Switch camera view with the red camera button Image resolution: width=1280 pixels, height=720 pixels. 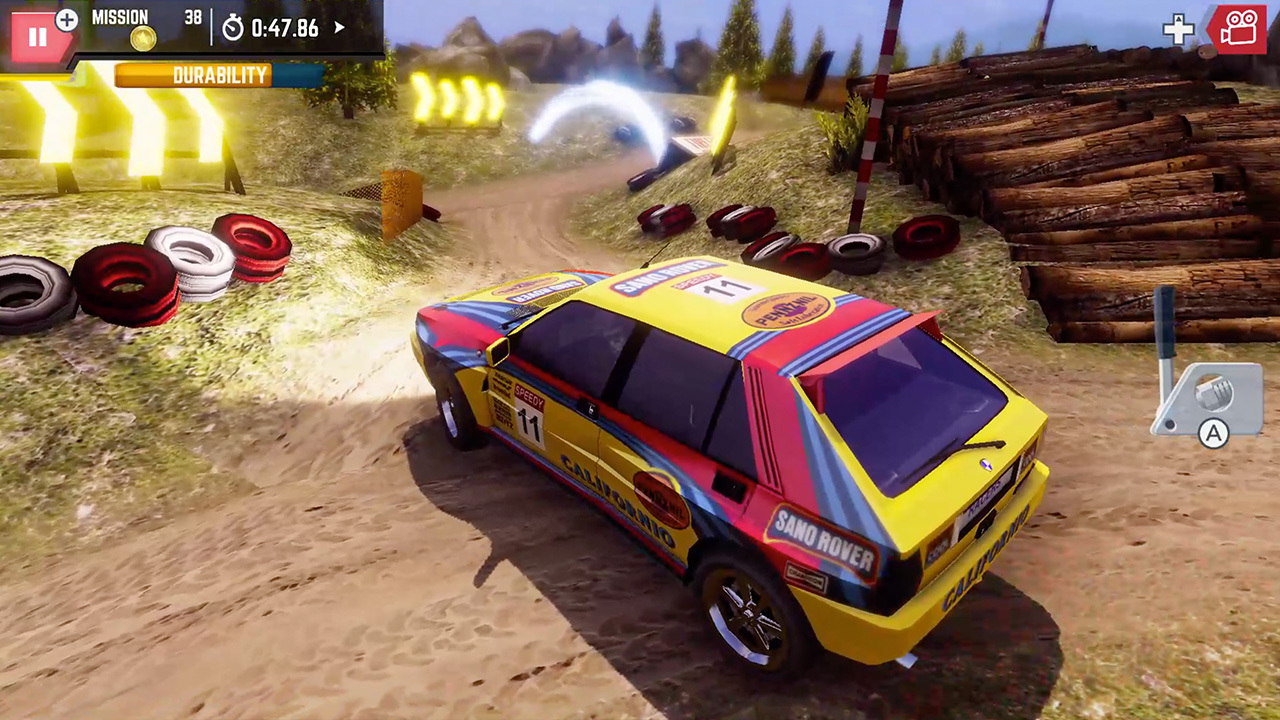[1238, 29]
